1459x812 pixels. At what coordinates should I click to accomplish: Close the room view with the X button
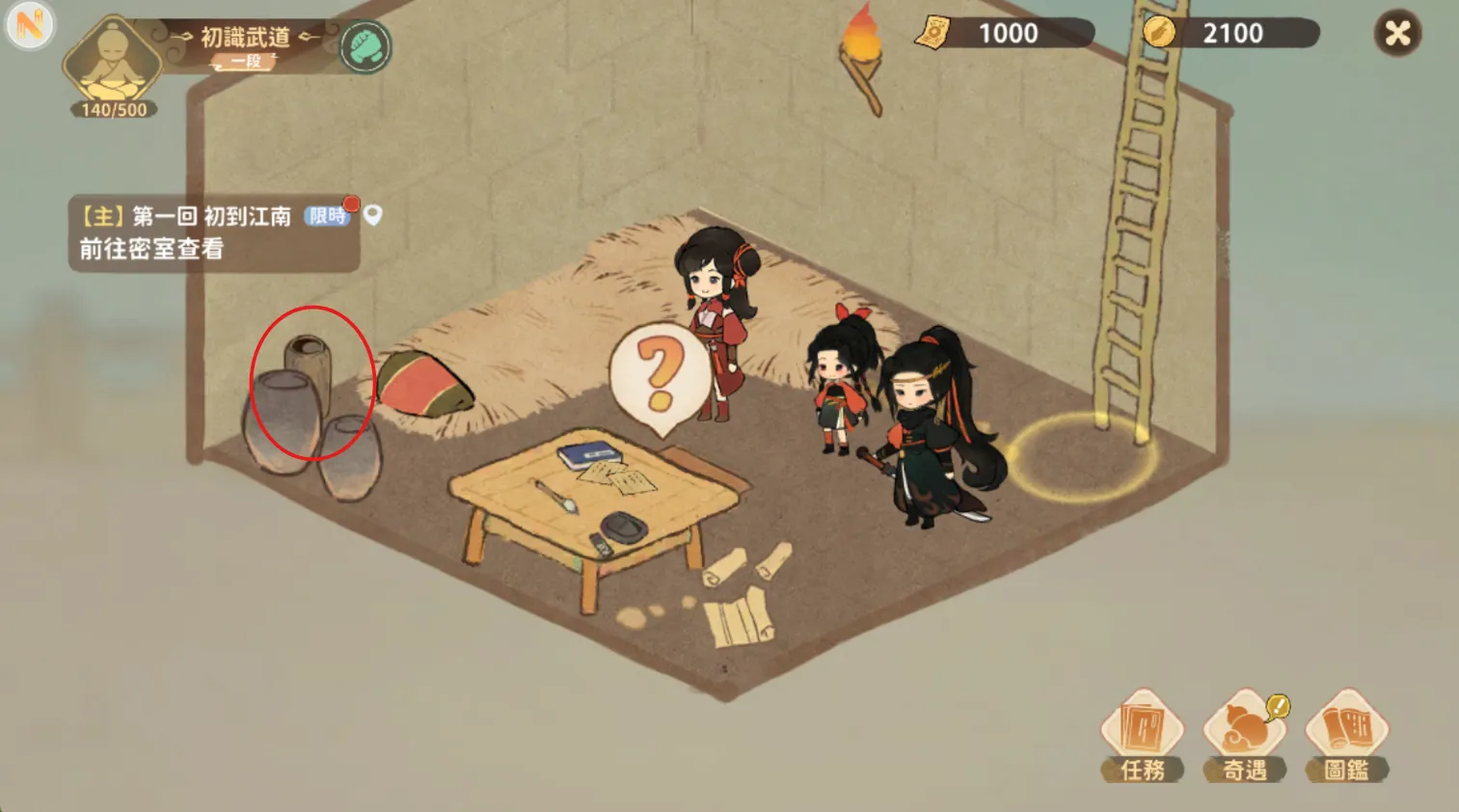tap(1397, 34)
